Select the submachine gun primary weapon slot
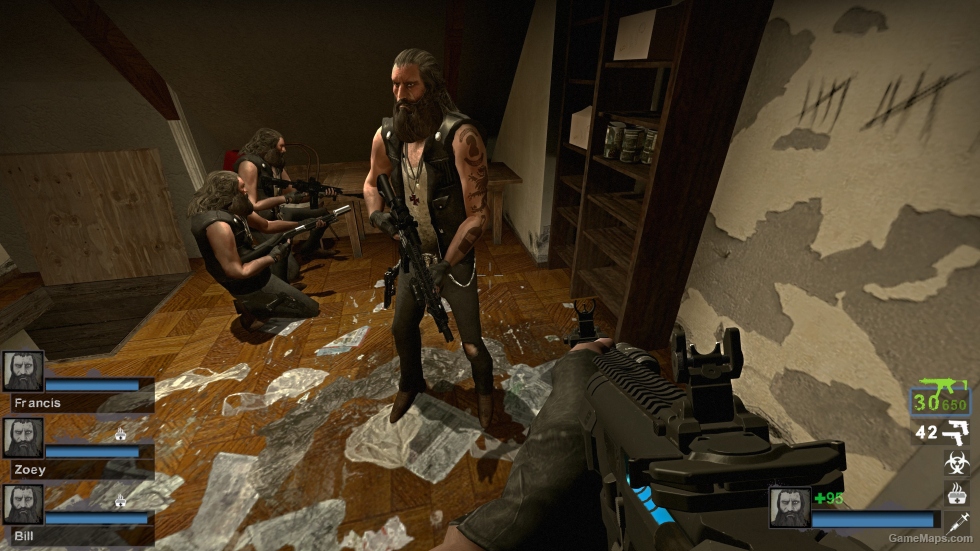Viewport: 980px width, 551px height. pyautogui.click(x=939, y=399)
